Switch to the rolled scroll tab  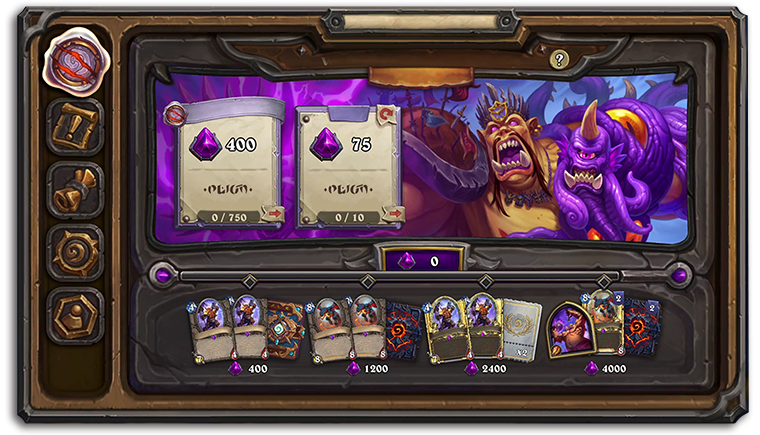[75, 190]
